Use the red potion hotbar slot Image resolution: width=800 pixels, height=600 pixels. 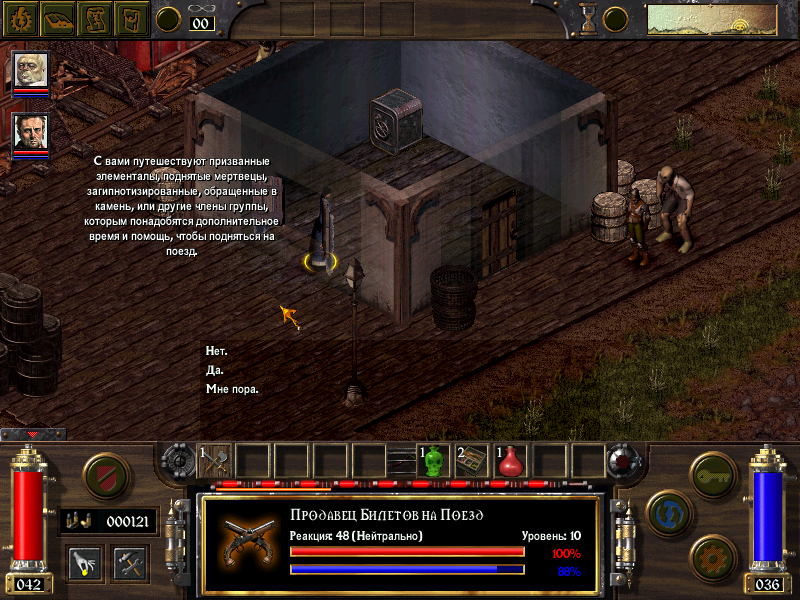[511, 461]
